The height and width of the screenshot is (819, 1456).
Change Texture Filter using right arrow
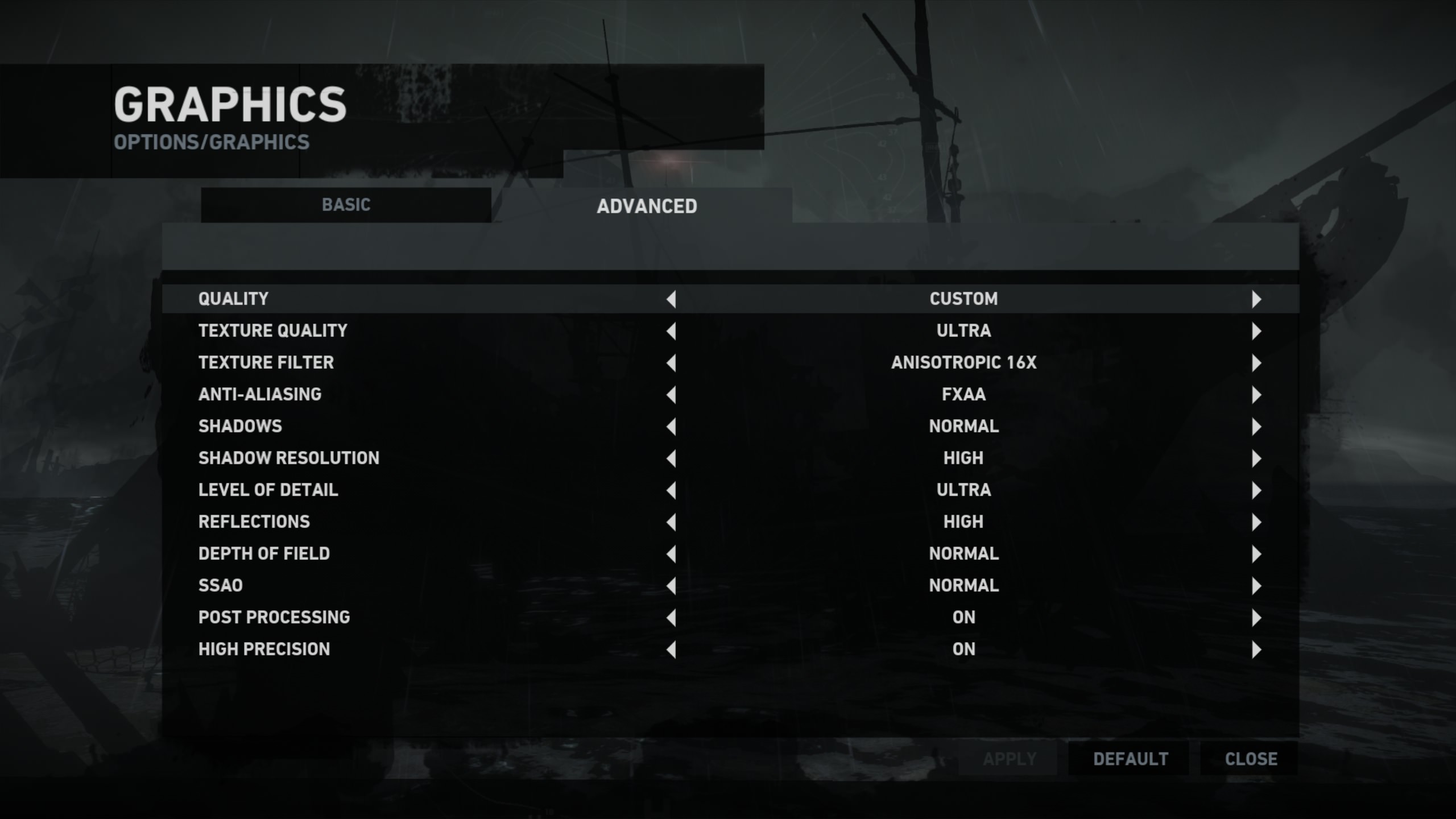[1256, 363]
